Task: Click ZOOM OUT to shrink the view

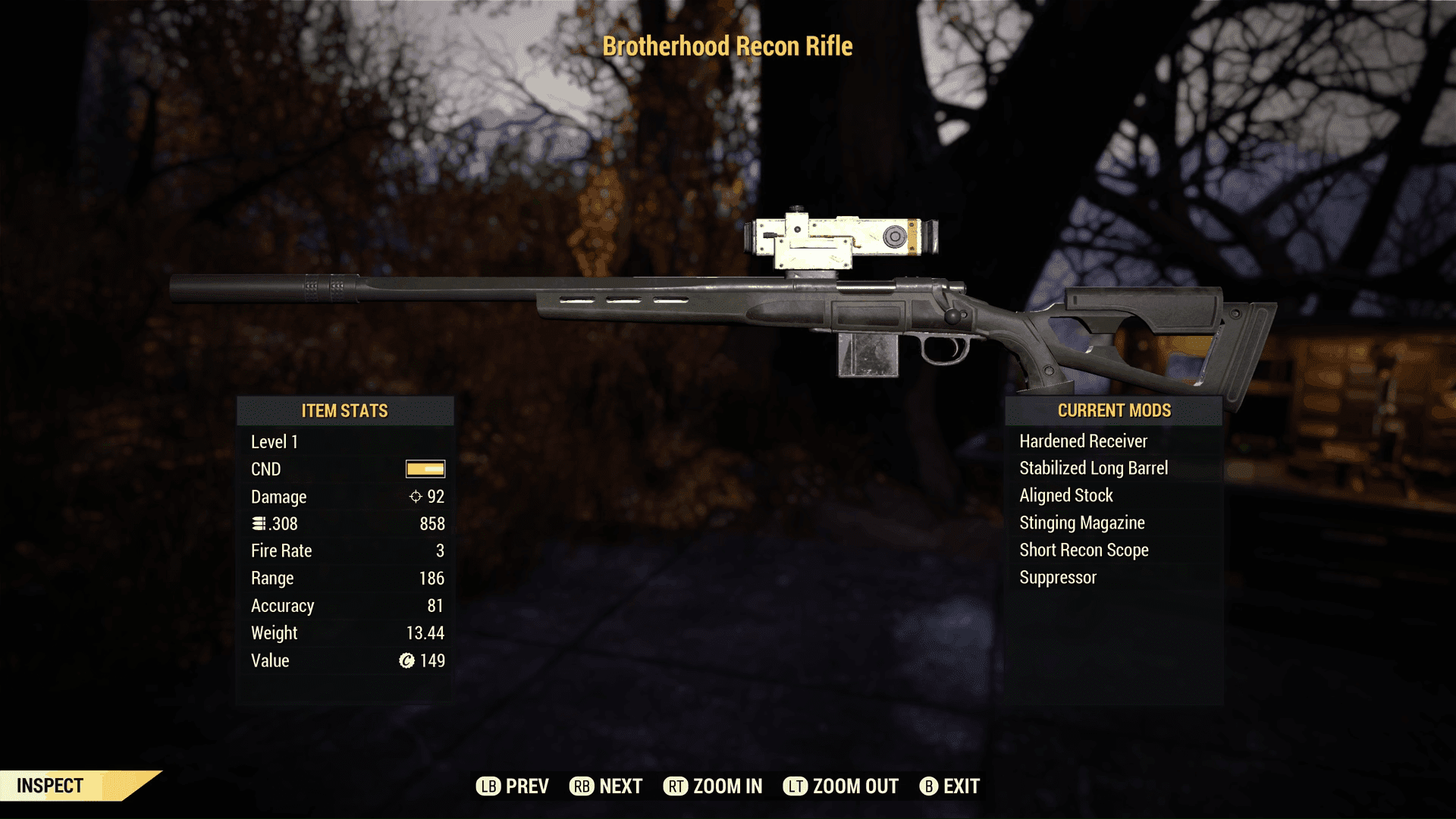Action: [x=854, y=786]
